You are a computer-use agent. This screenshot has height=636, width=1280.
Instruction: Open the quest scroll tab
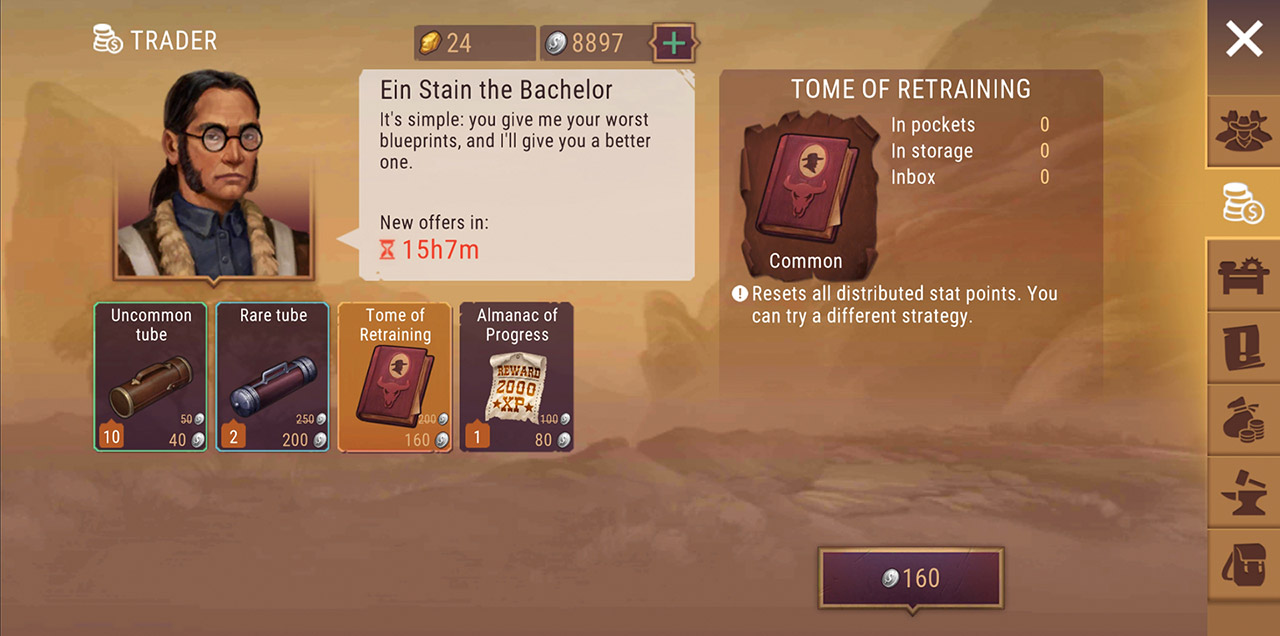point(1244,347)
